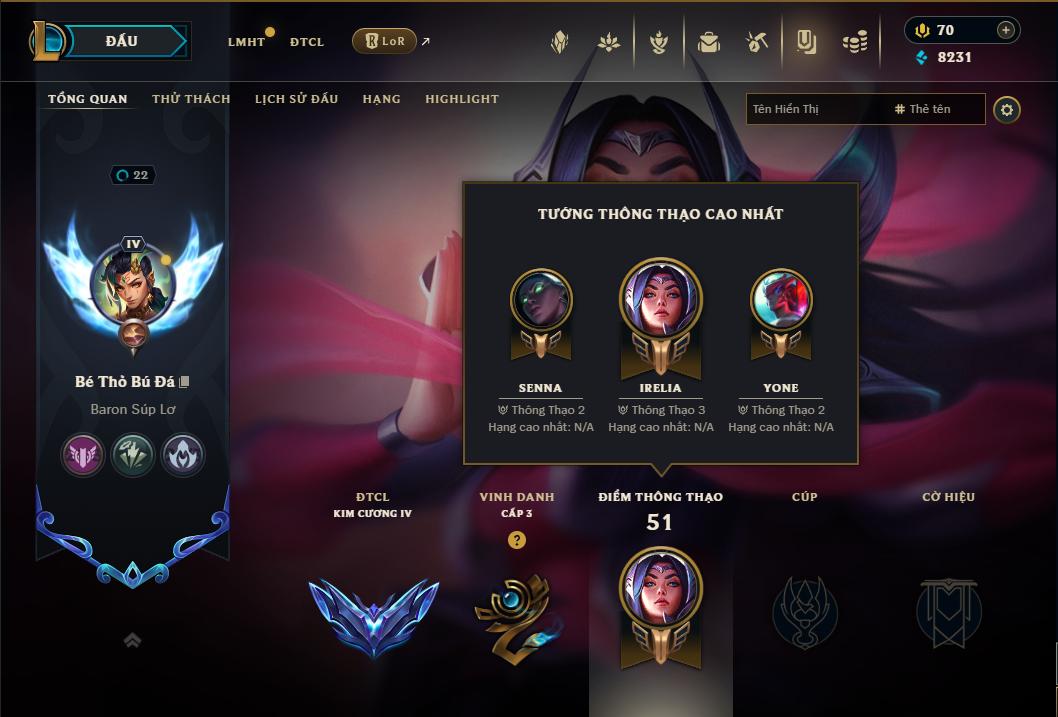
Task: Select the HẠNG tab
Action: pos(381,99)
